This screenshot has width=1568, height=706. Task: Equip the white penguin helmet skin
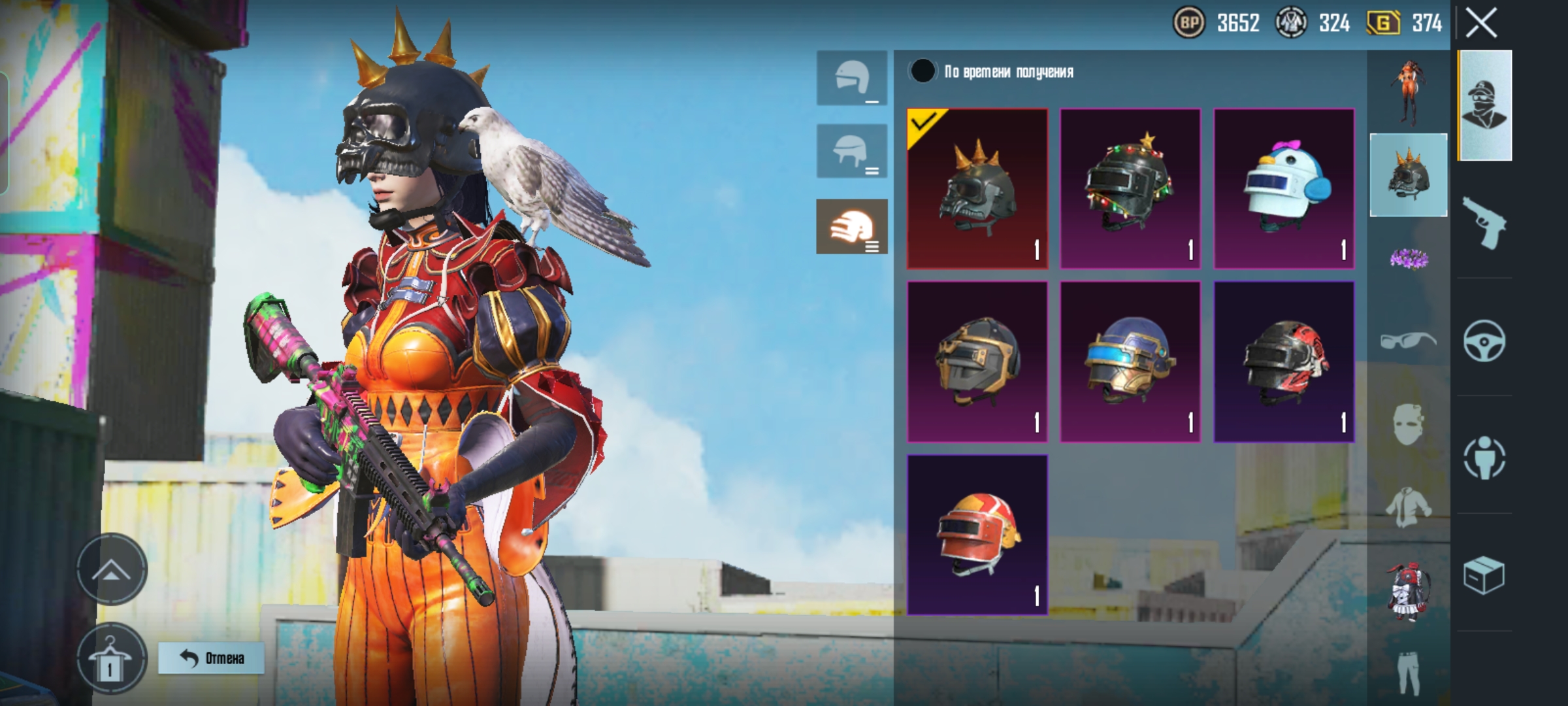(x=1284, y=189)
